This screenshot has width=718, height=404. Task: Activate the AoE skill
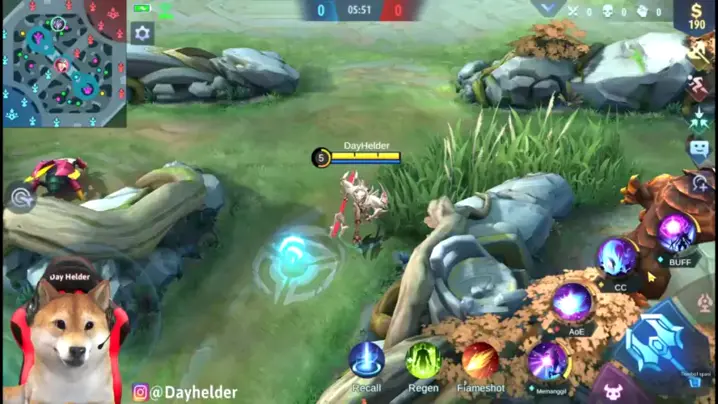(x=572, y=302)
